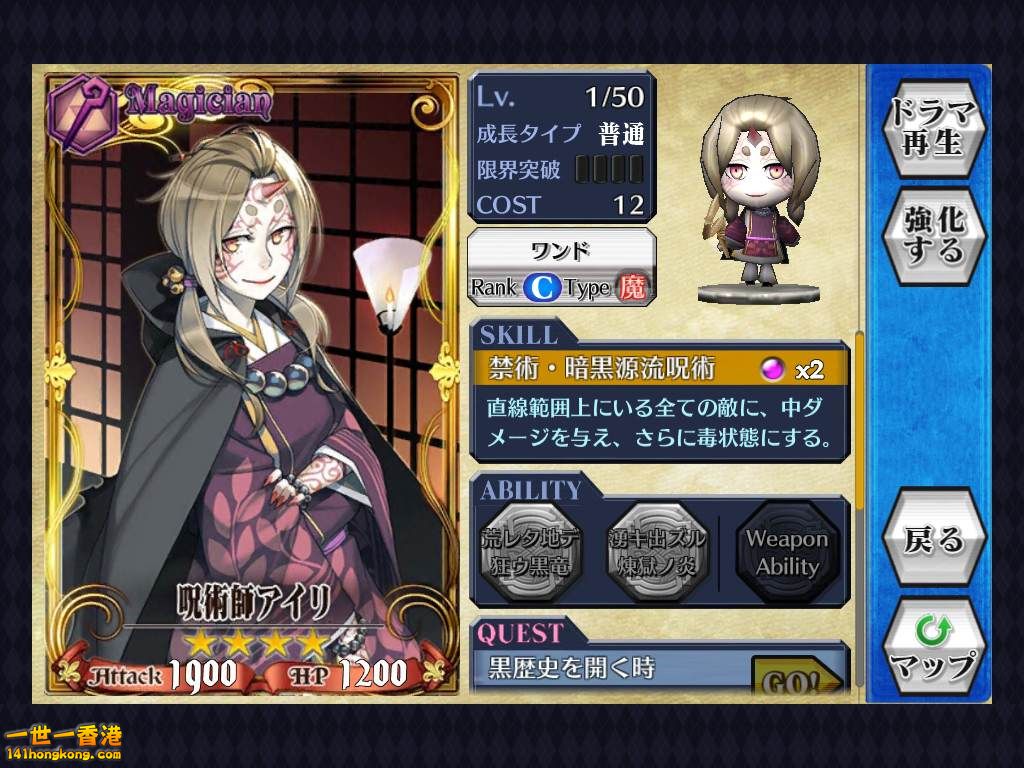Click the orange scrollbar beside the skill panel
This screenshot has height=768, width=1024.
[x=859, y=420]
